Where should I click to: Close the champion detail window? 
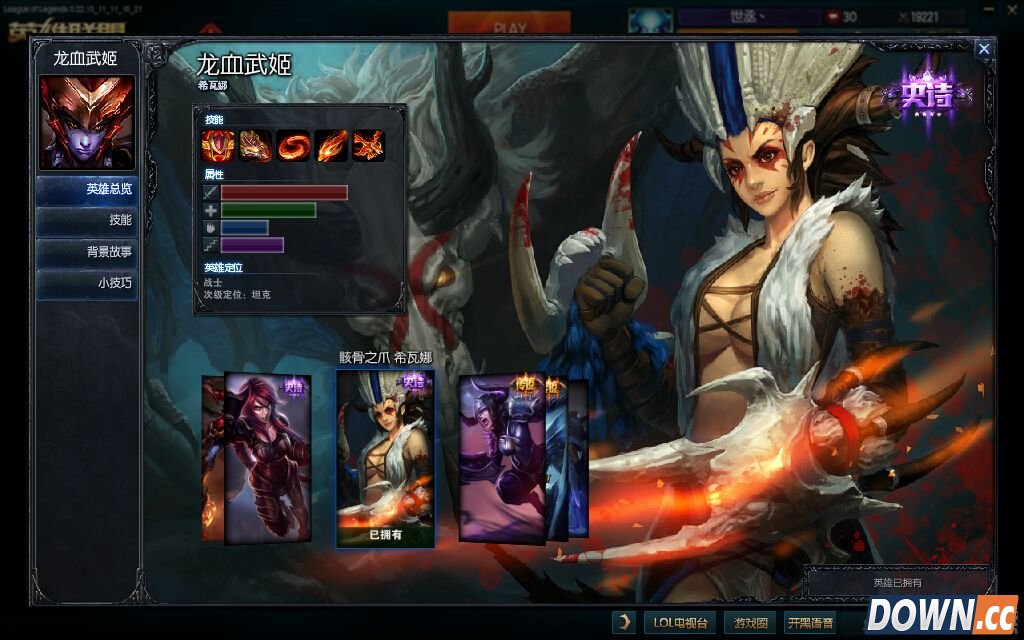(984, 48)
